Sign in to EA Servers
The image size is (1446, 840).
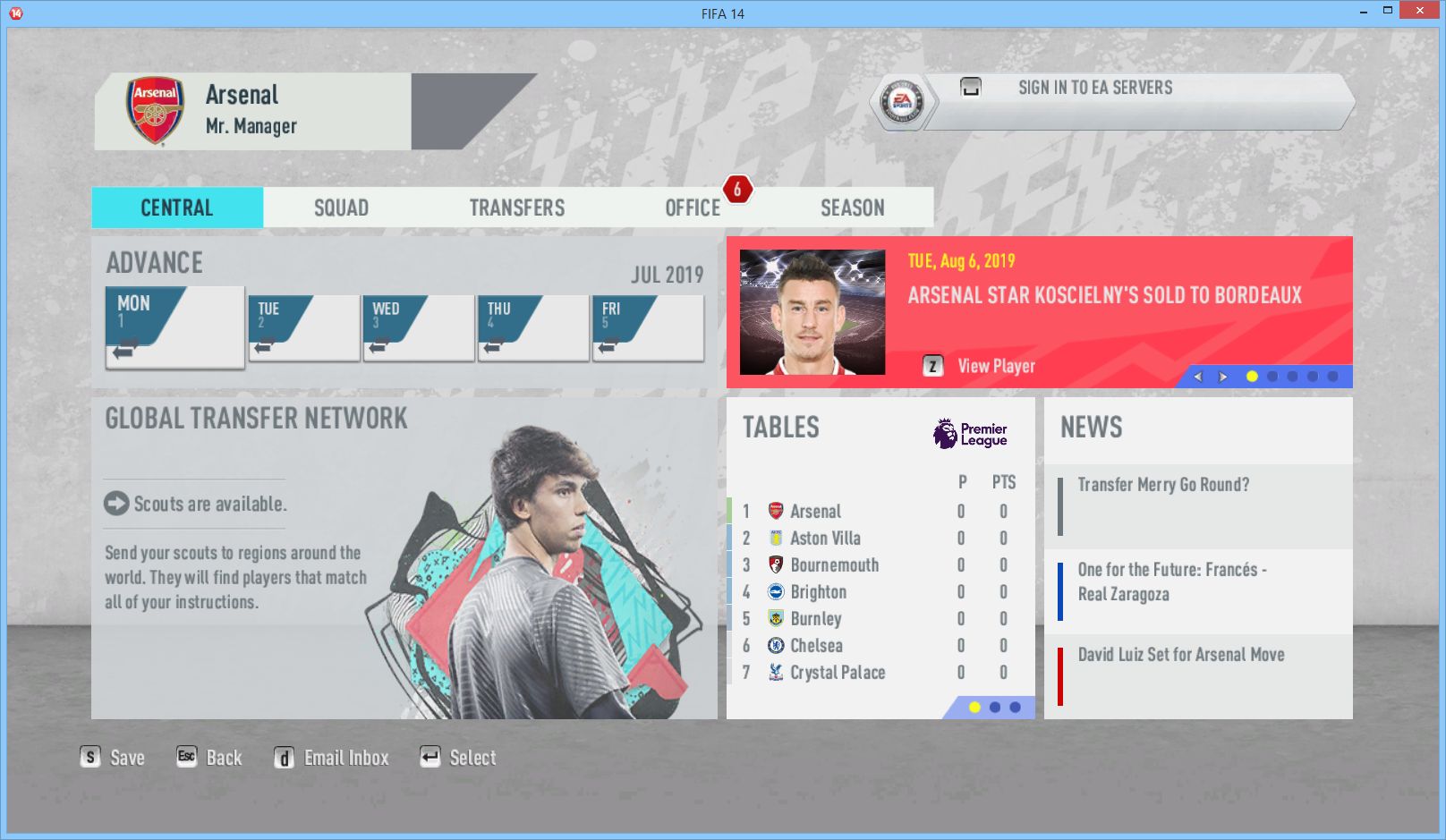pyautogui.click(x=1095, y=88)
